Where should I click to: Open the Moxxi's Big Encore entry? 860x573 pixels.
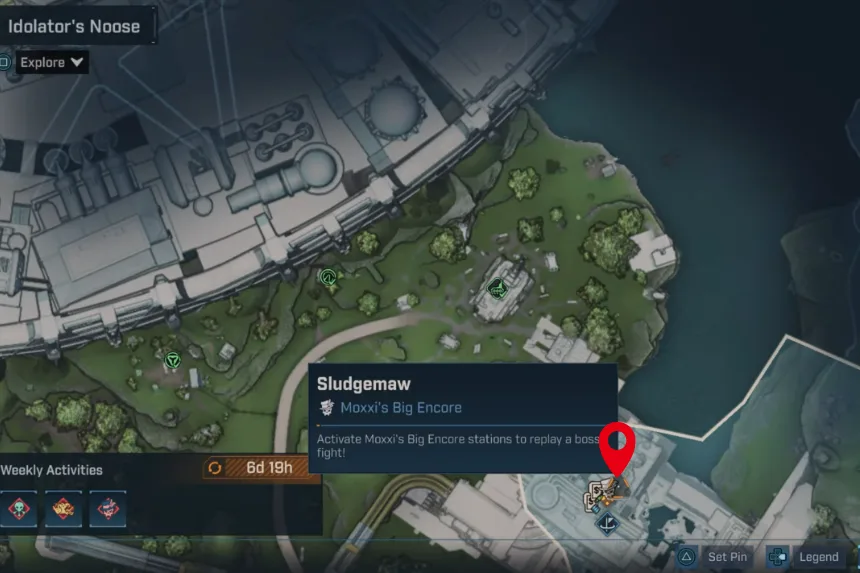[x=400, y=407]
